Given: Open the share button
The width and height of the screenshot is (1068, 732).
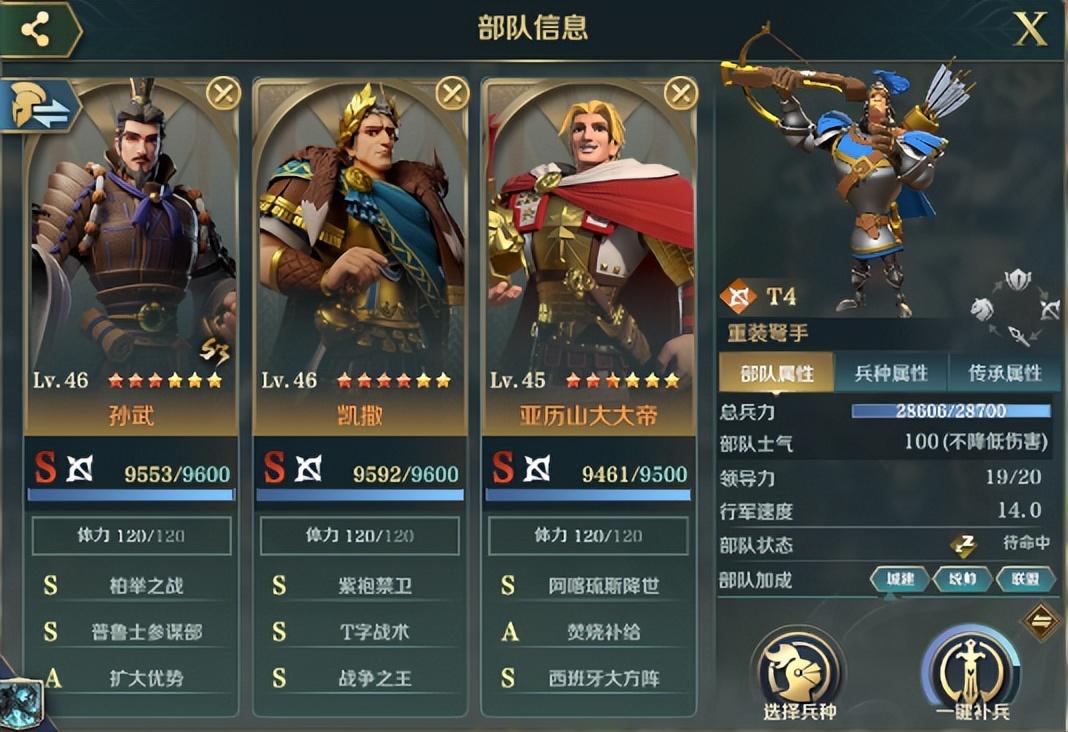Looking at the screenshot, I should pyautogui.click(x=37, y=30).
